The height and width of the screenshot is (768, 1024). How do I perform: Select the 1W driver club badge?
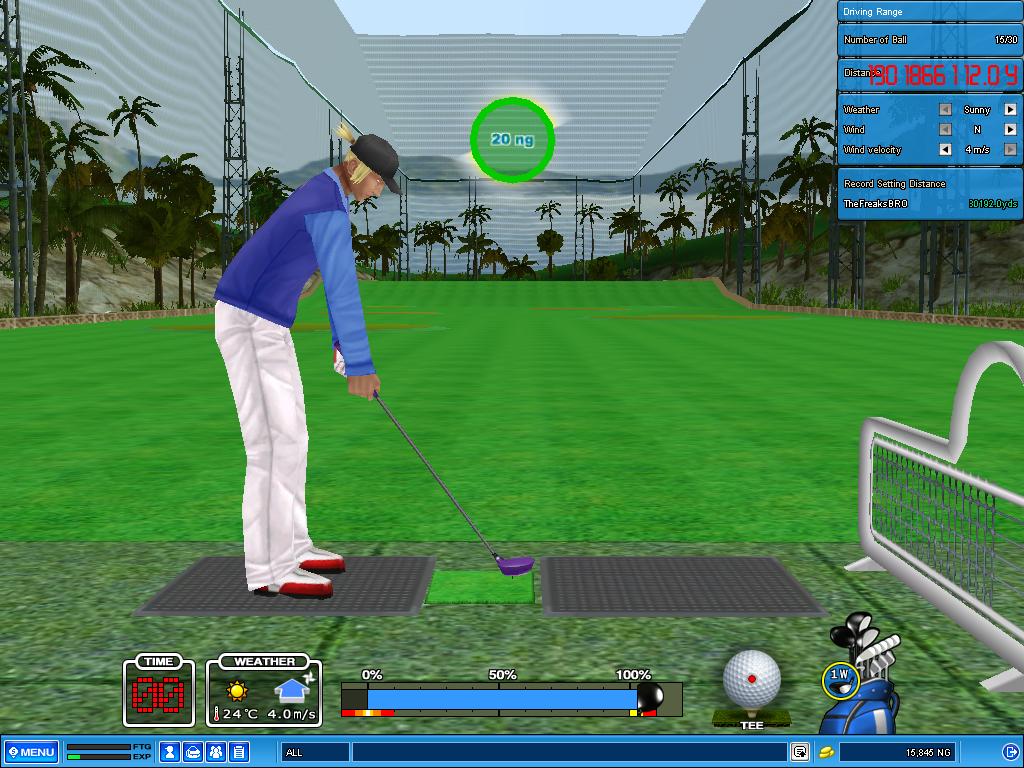[x=840, y=677]
